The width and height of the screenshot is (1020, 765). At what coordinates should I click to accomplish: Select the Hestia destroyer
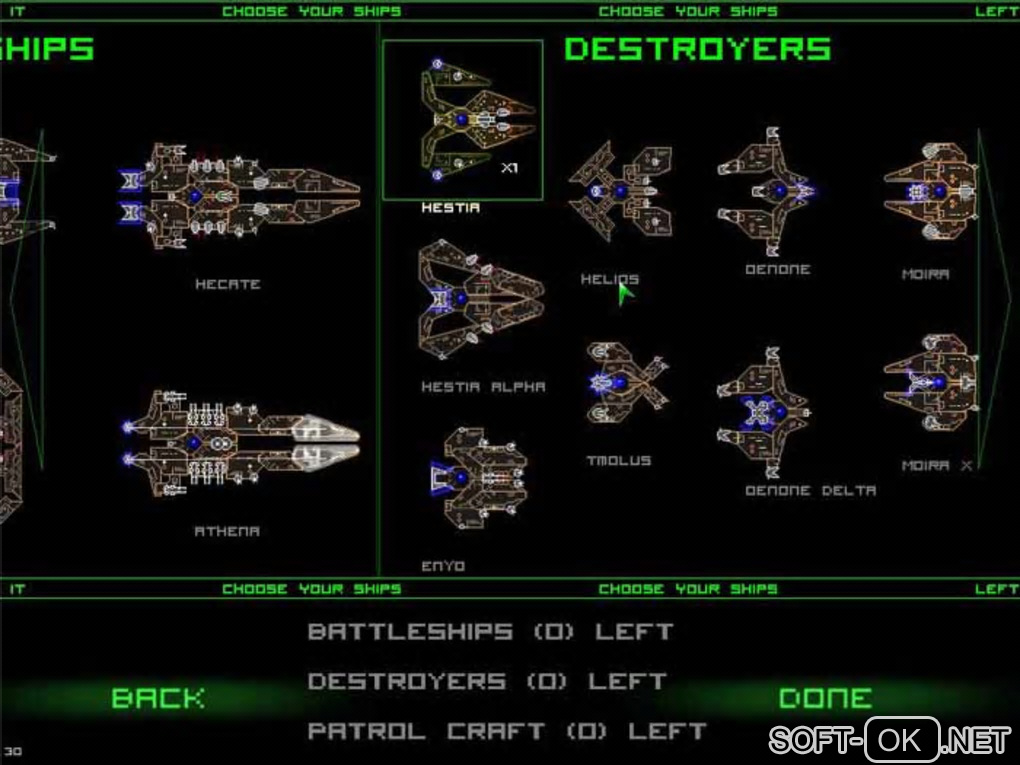coord(463,120)
